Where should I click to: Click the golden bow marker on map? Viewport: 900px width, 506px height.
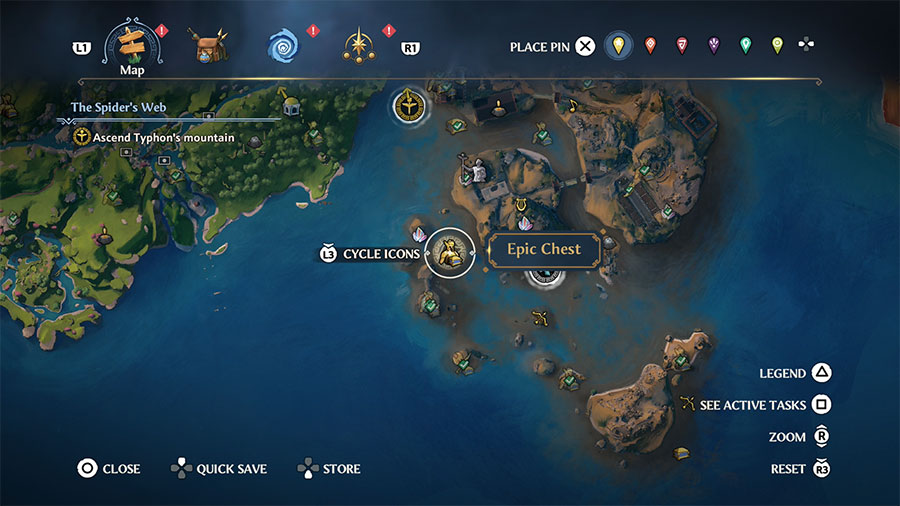pyautogui.click(x=541, y=320)
